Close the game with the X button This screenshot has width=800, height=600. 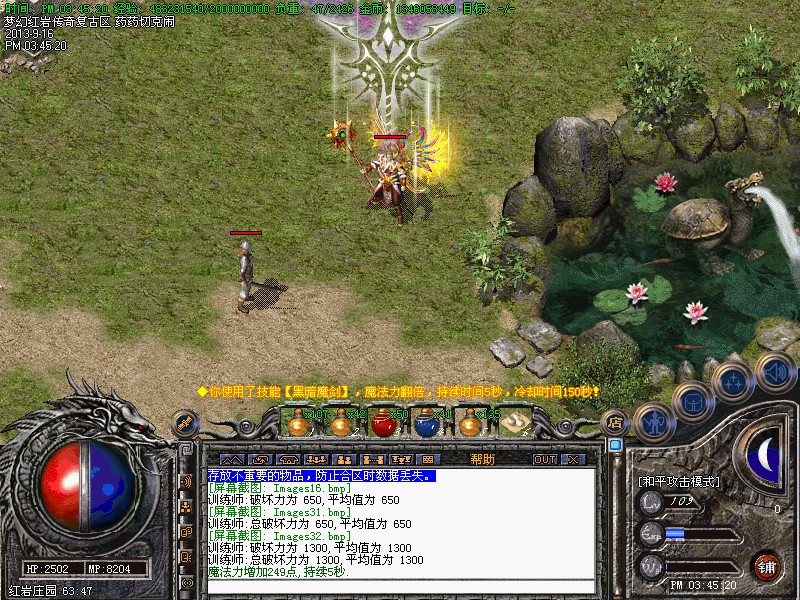[x=573, y=459]
